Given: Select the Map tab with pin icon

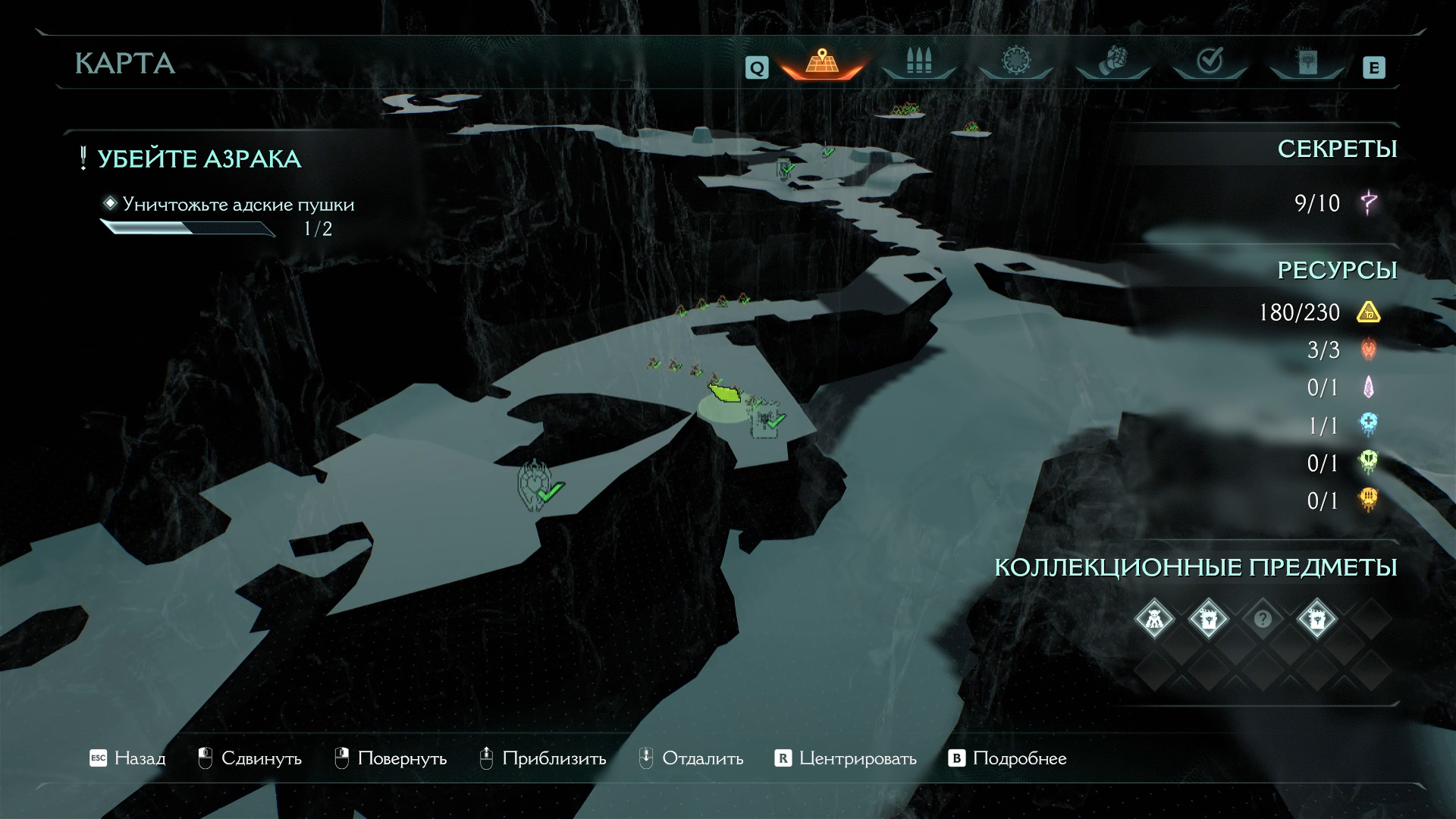Looking at the screenshot, I should click(x=822, y=61).
